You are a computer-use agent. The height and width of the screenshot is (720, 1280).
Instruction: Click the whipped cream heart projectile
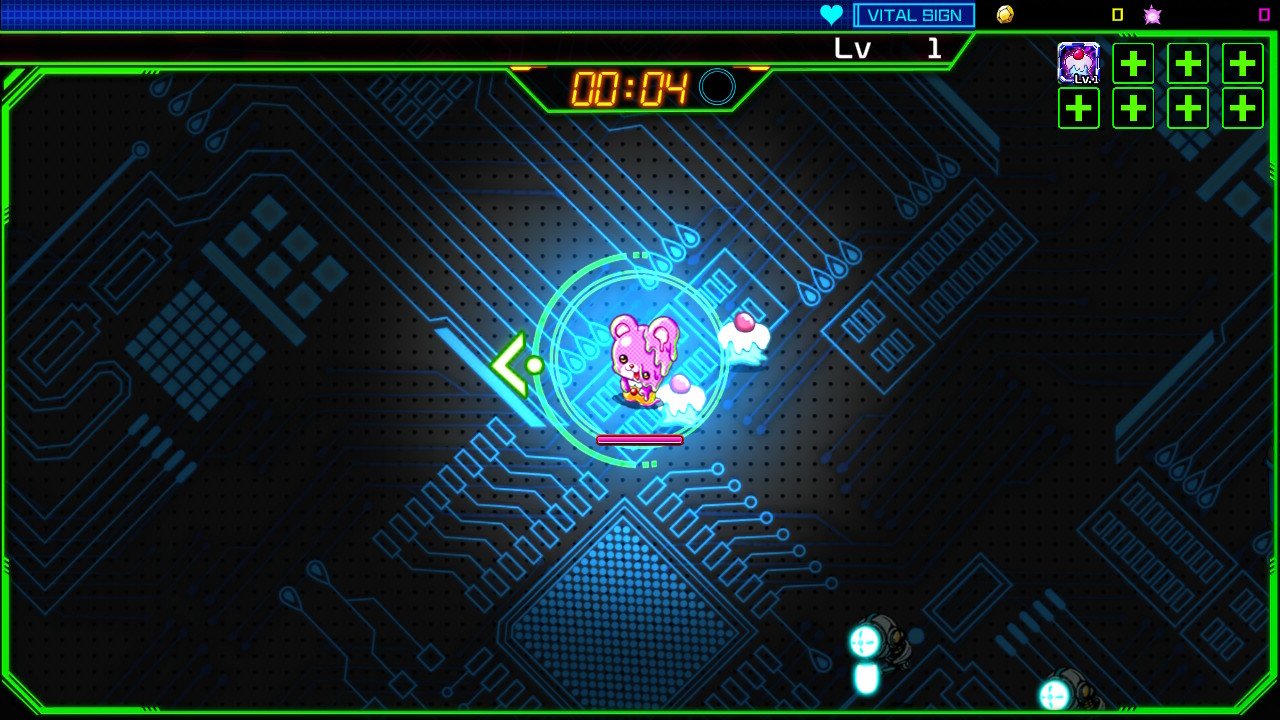742,335
